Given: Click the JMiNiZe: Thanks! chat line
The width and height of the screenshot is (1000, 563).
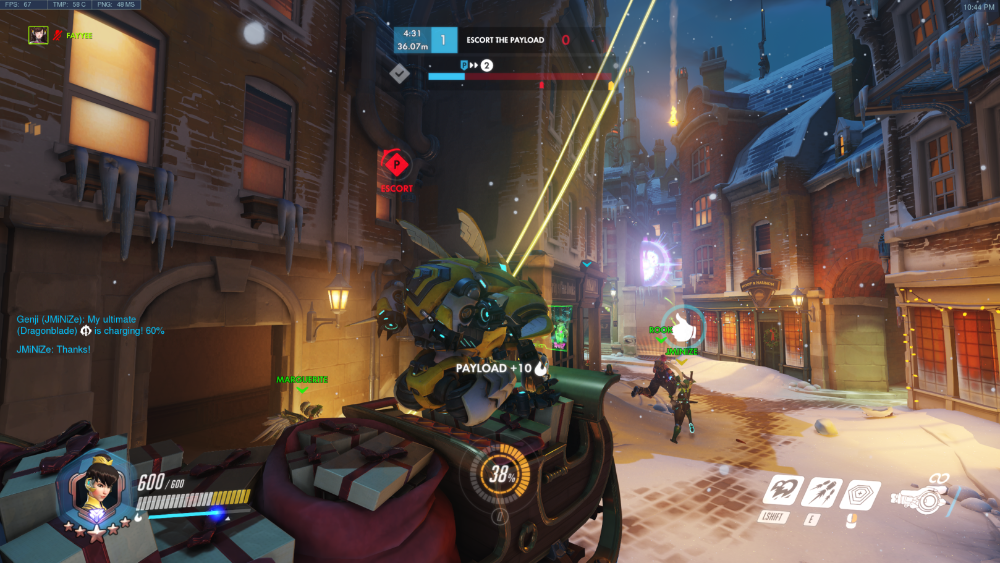Looking at the screenshot, I should 54,349.
